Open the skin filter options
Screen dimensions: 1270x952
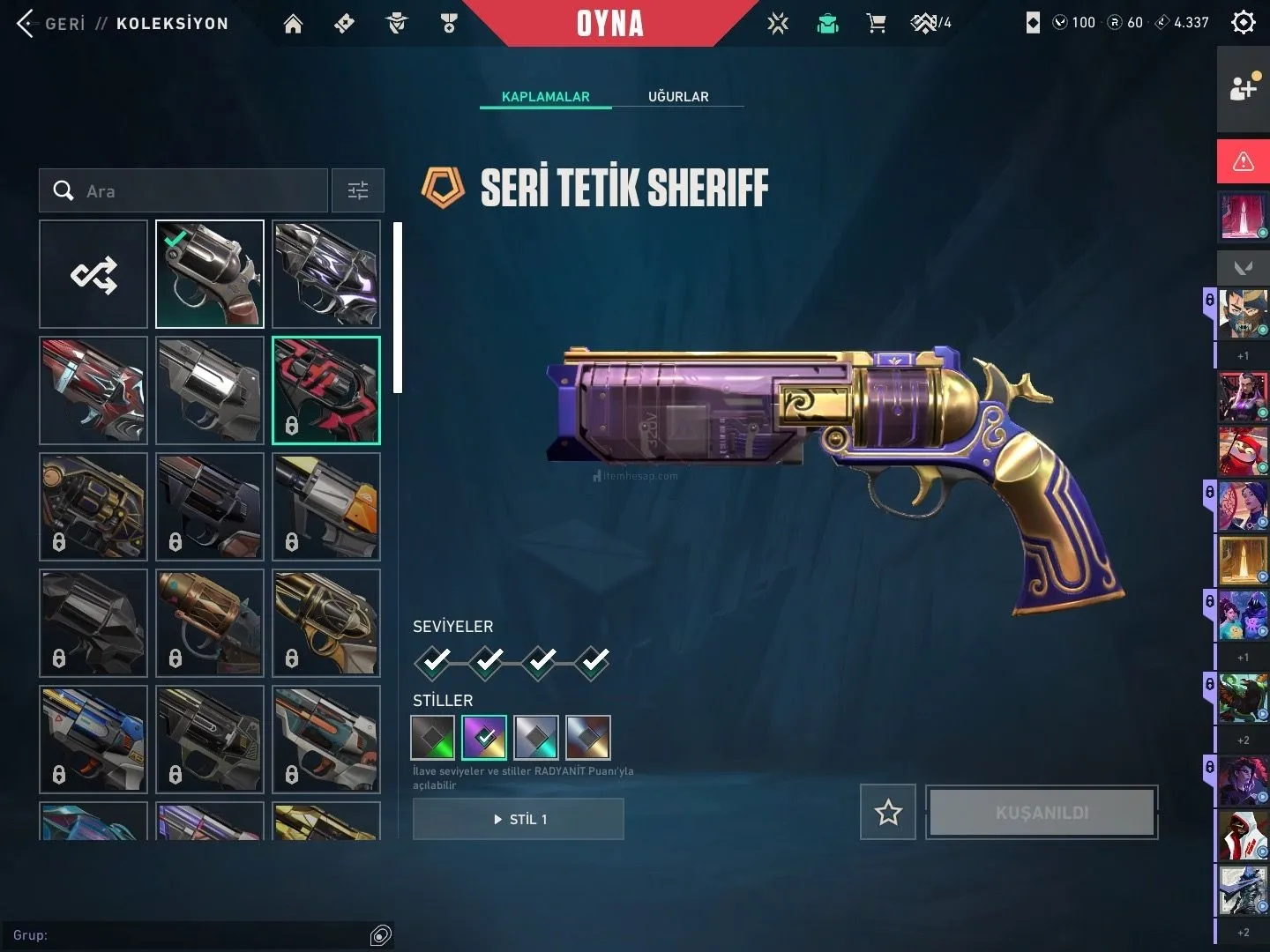tap(358, 191)
